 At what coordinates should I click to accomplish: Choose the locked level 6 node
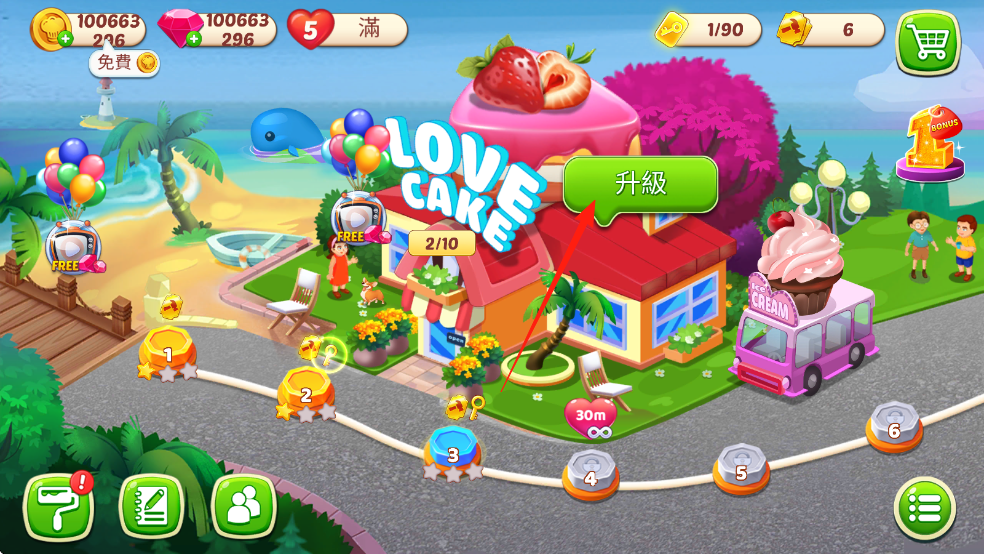click(x=893, y=427)
